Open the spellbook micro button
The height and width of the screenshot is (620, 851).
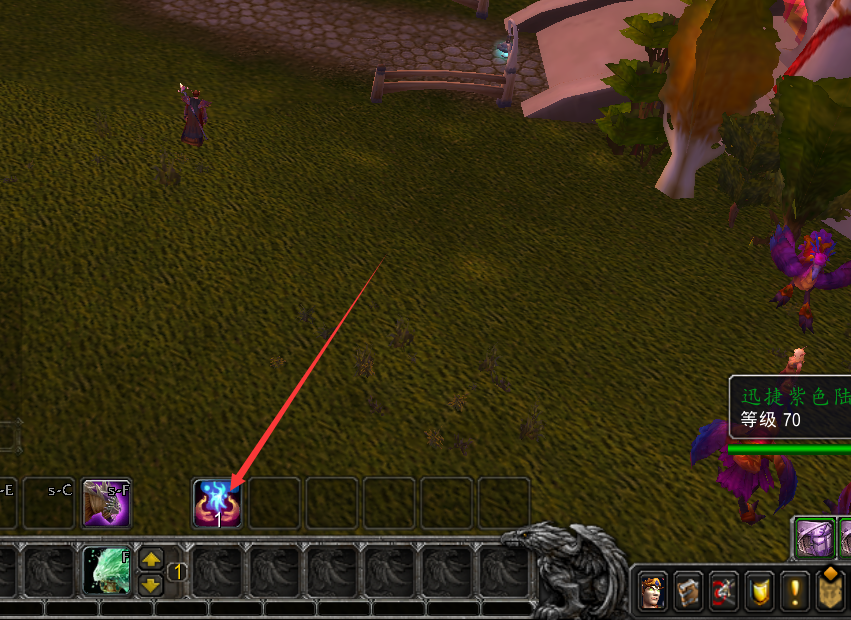click(x=688, y=593)
